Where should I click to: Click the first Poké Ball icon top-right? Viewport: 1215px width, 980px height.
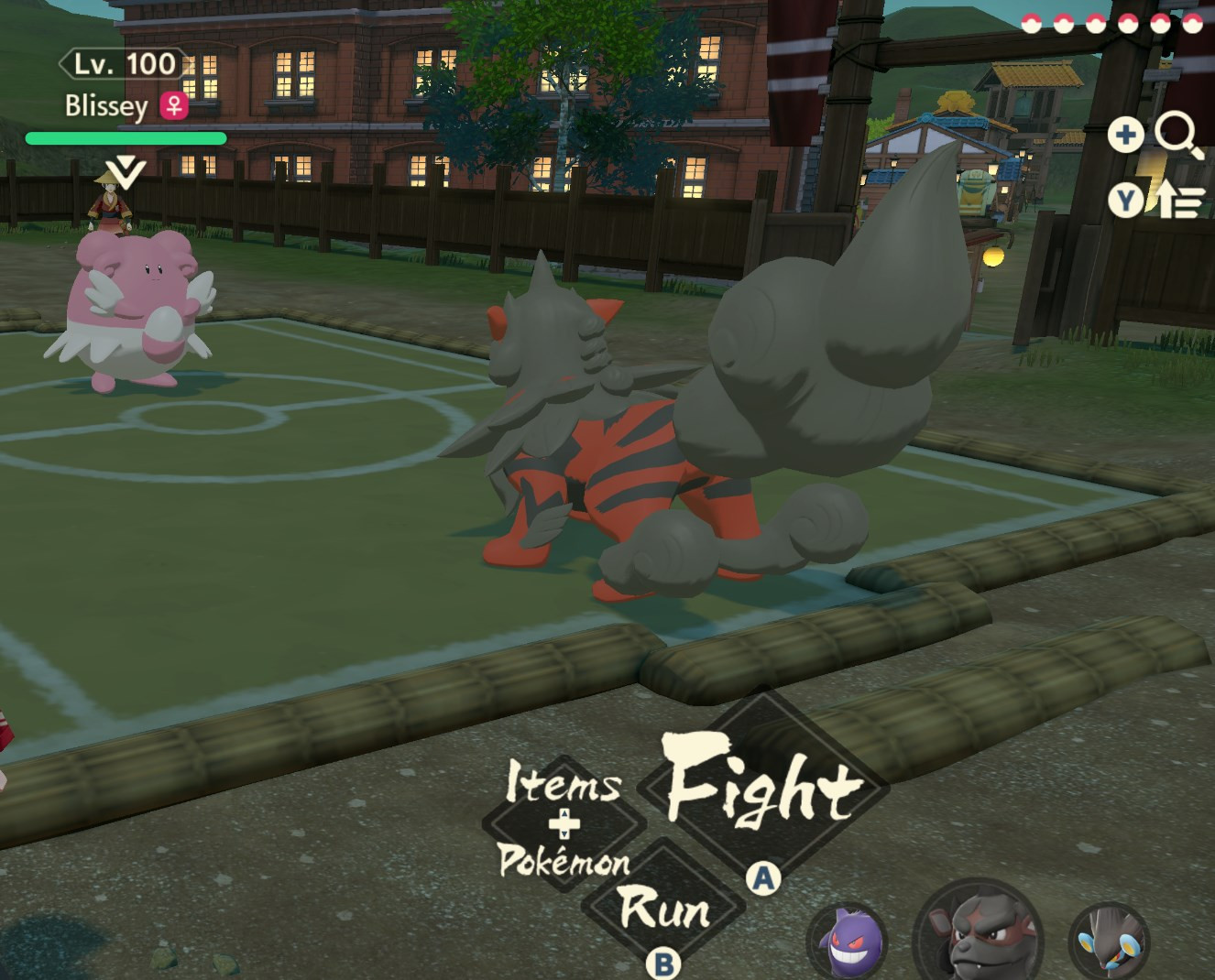(1031, 24)
